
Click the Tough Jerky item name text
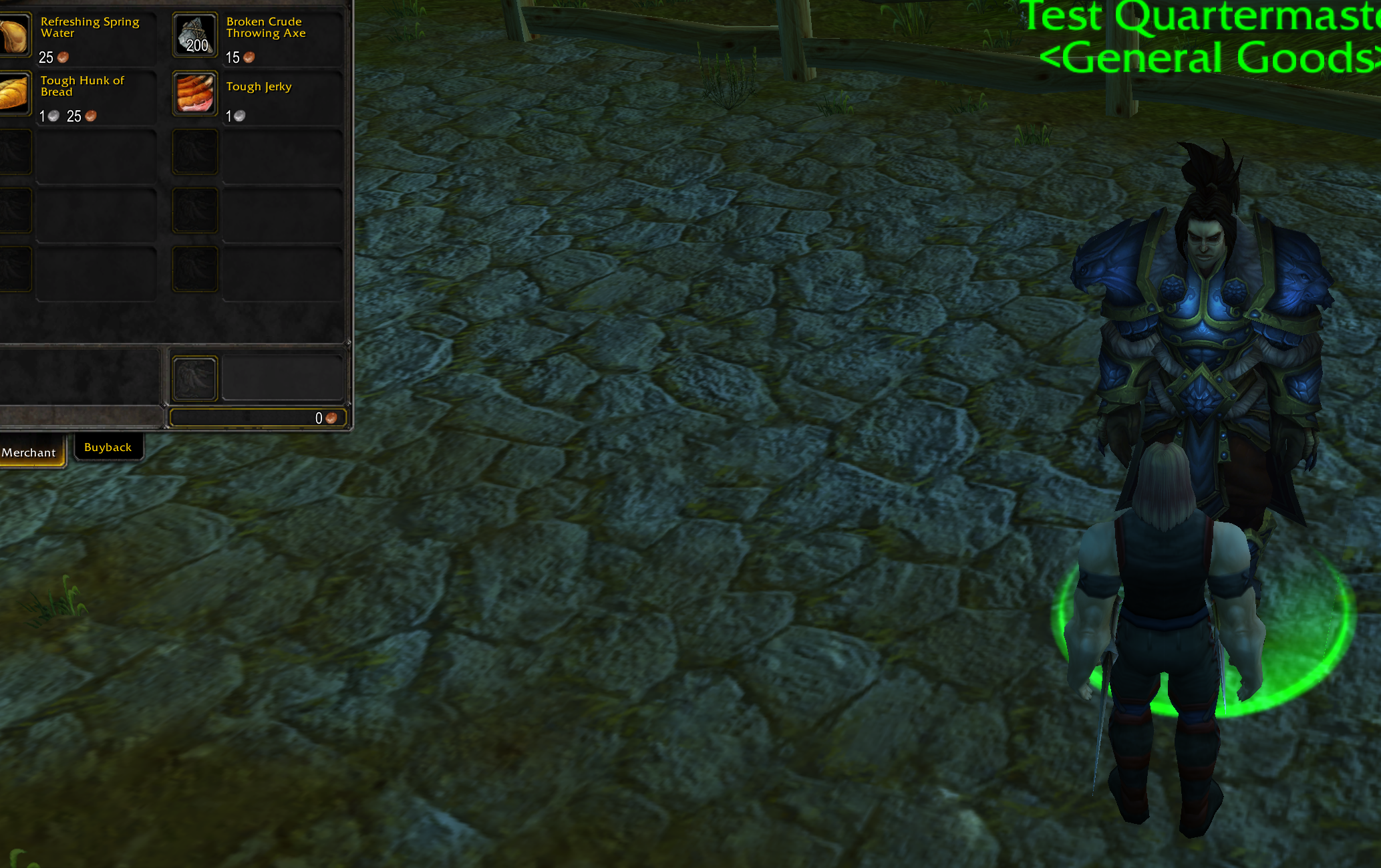point(259,86)
